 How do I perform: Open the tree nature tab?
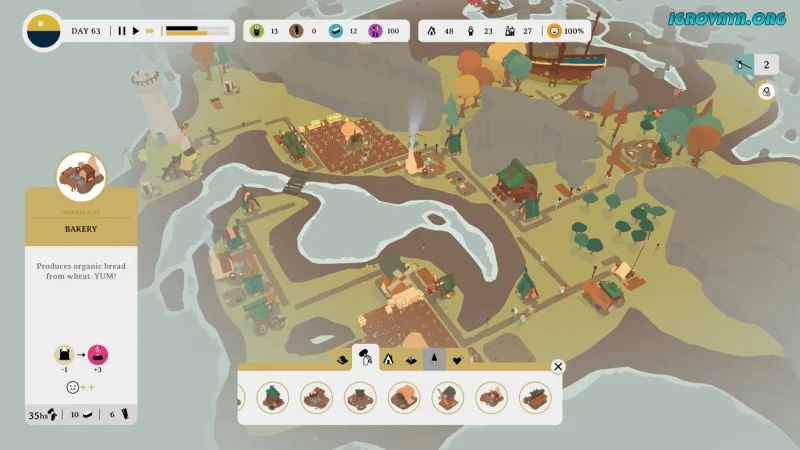[x=434, y=358]
